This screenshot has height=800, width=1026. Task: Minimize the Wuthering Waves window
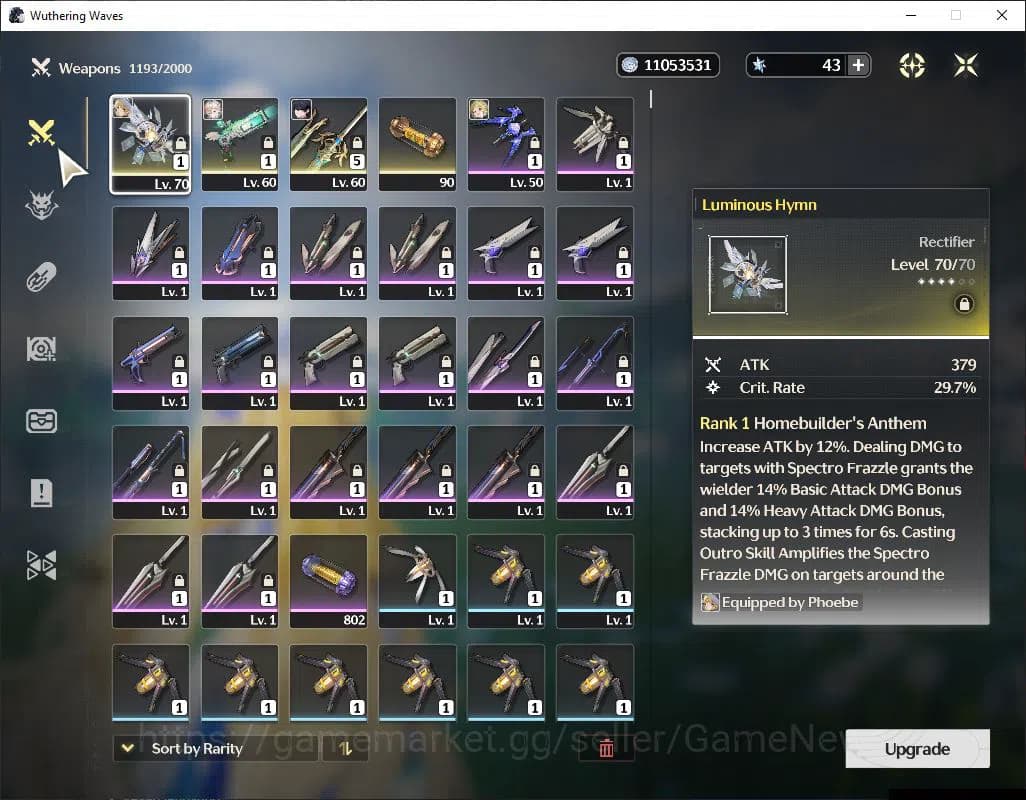click(910, 15)
